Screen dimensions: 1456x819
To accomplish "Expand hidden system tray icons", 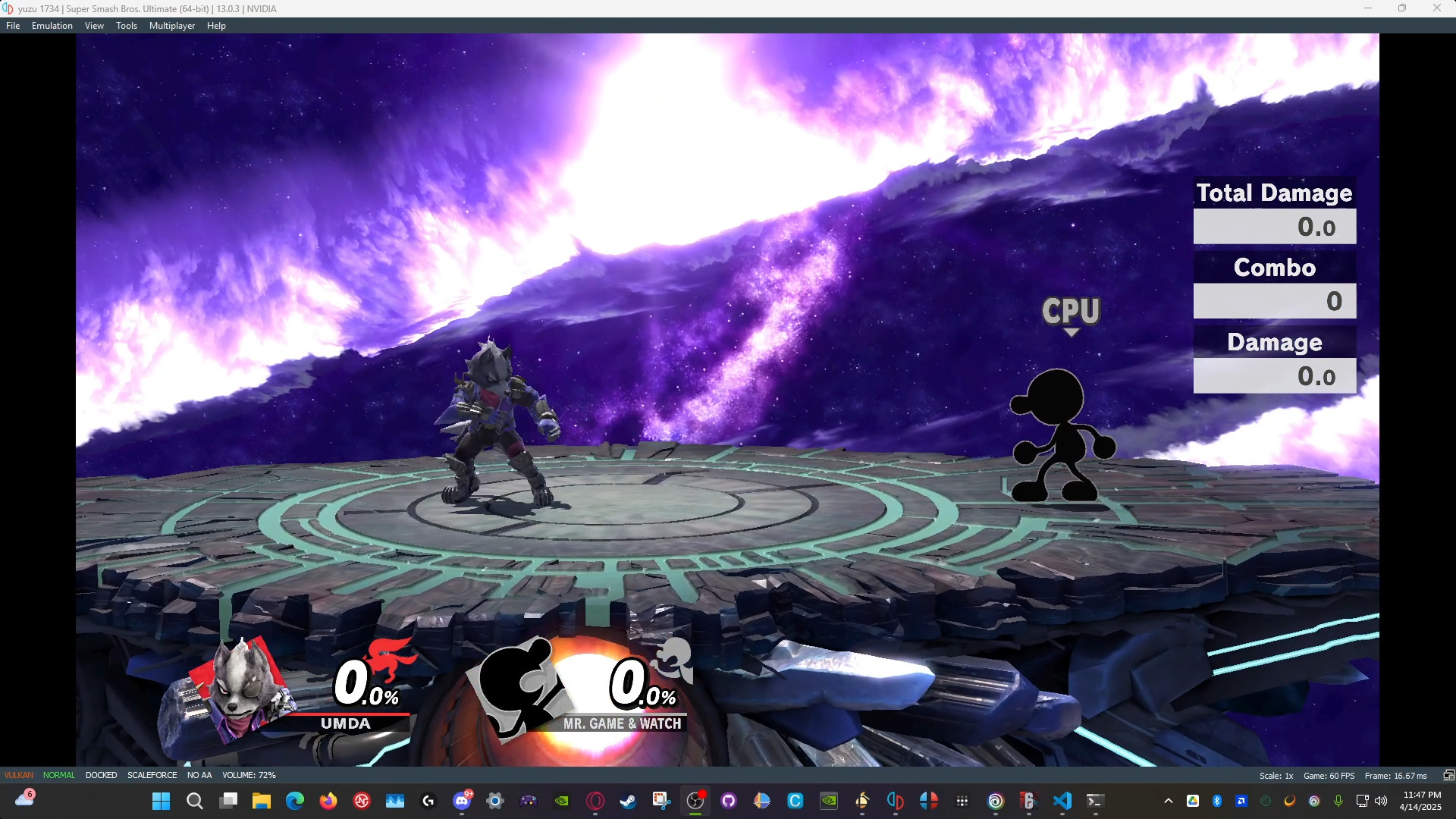I will tap(1168, 800).
